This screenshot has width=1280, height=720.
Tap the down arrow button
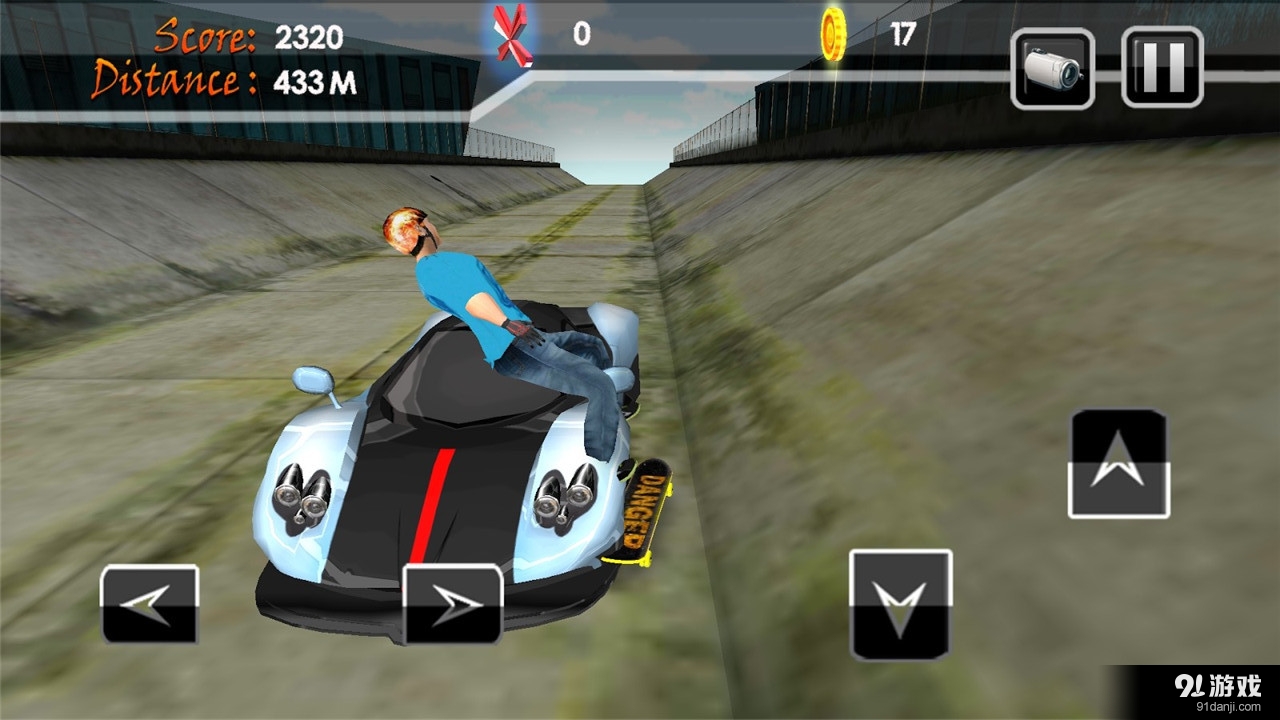(x=900, y=605)
